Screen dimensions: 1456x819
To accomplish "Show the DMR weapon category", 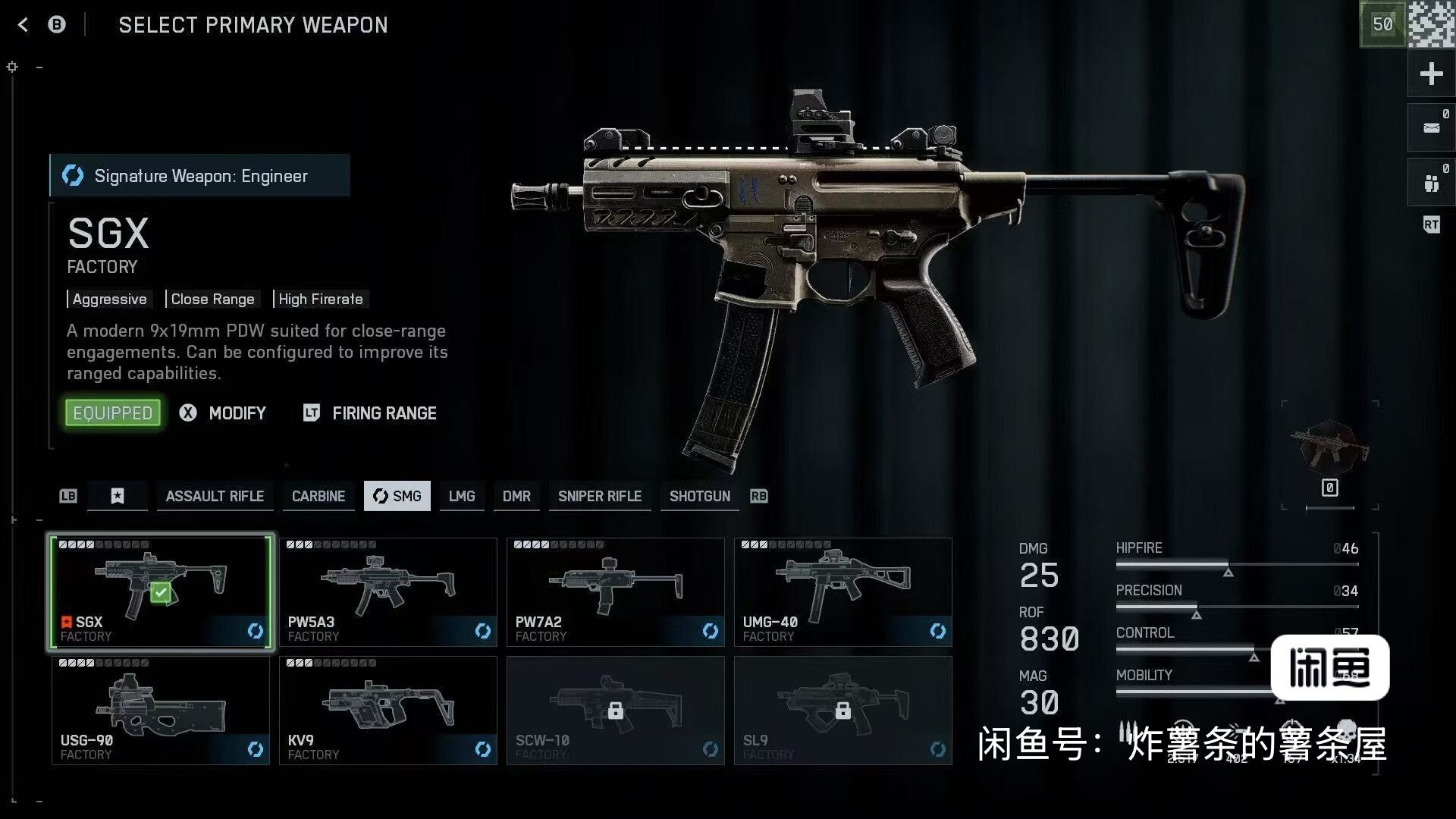I will tap(516, 496).
